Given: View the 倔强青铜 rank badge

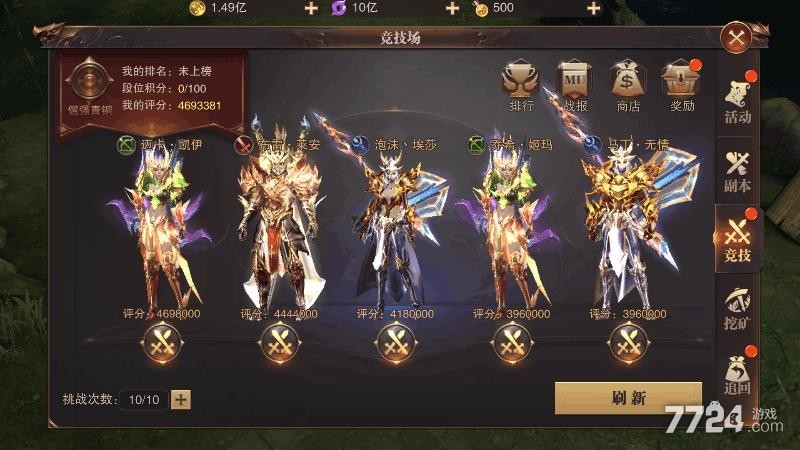Looking at the screenshot, I should (x=86, y=88).
